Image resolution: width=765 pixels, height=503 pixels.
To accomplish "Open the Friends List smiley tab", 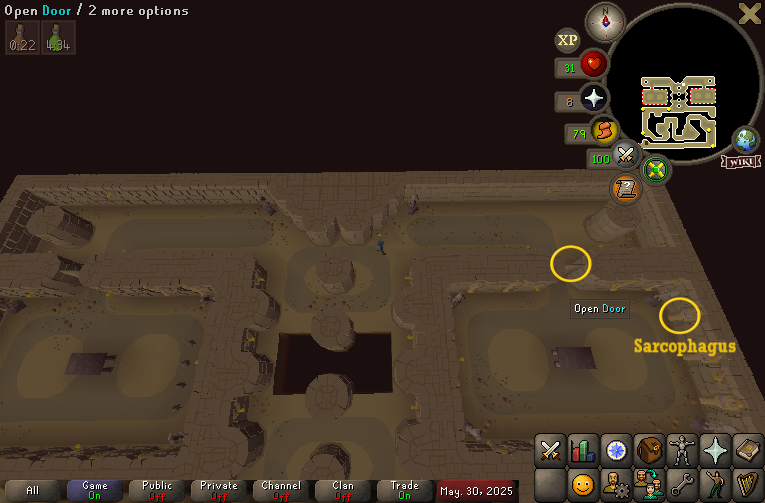I will click(x=584, y=486).
